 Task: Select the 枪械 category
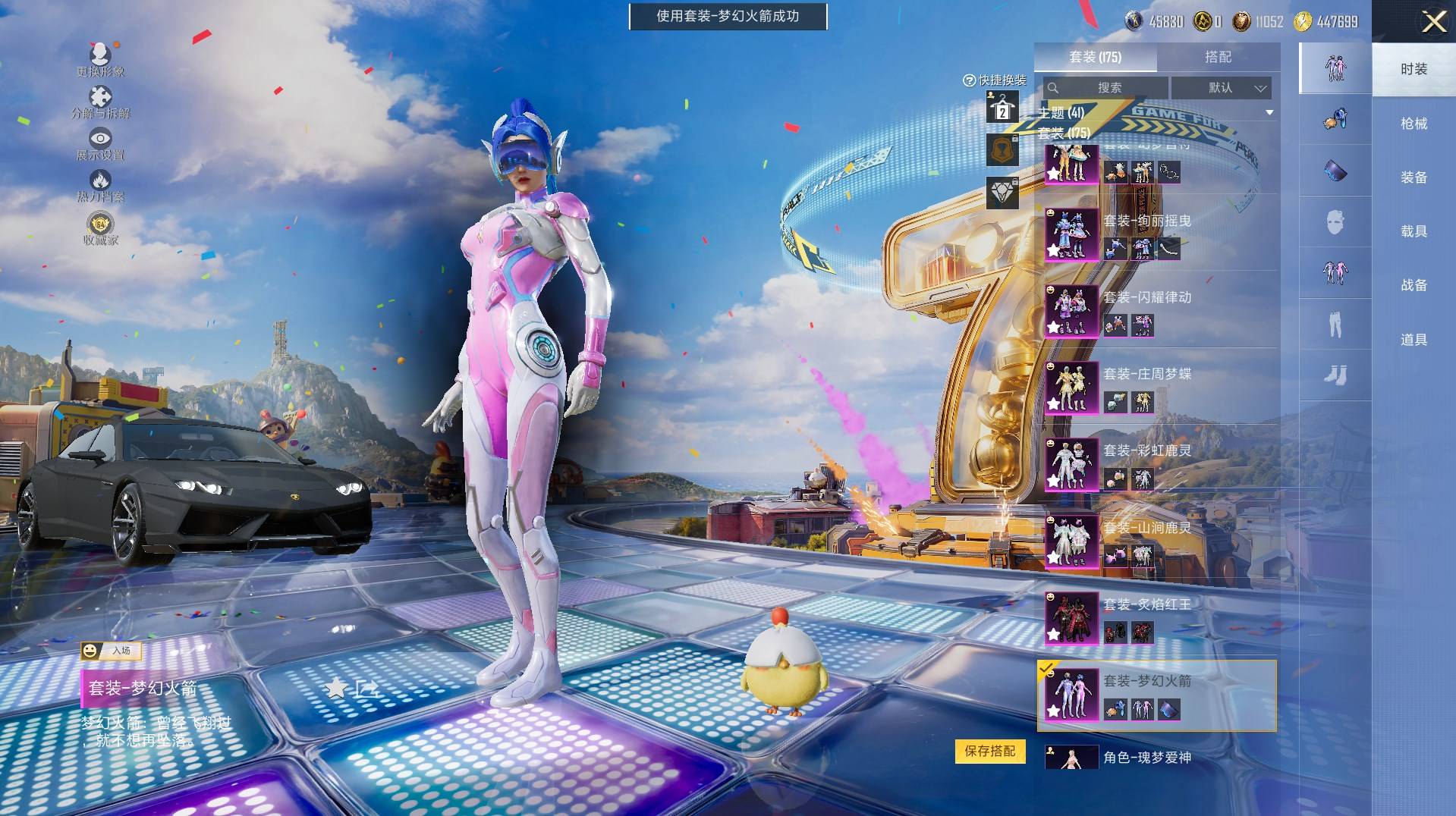point(1414,124)
